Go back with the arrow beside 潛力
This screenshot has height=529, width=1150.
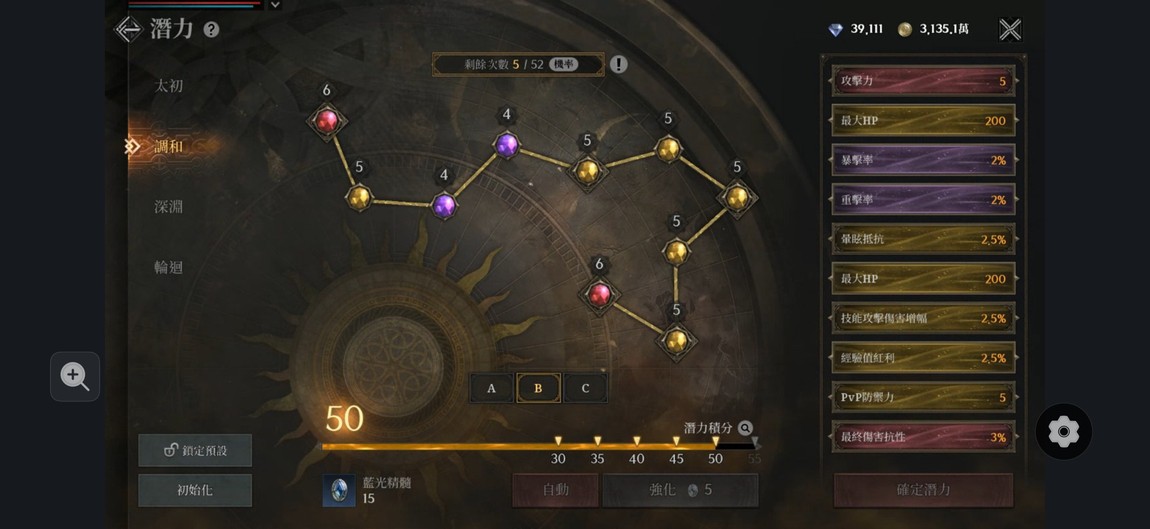129,29
